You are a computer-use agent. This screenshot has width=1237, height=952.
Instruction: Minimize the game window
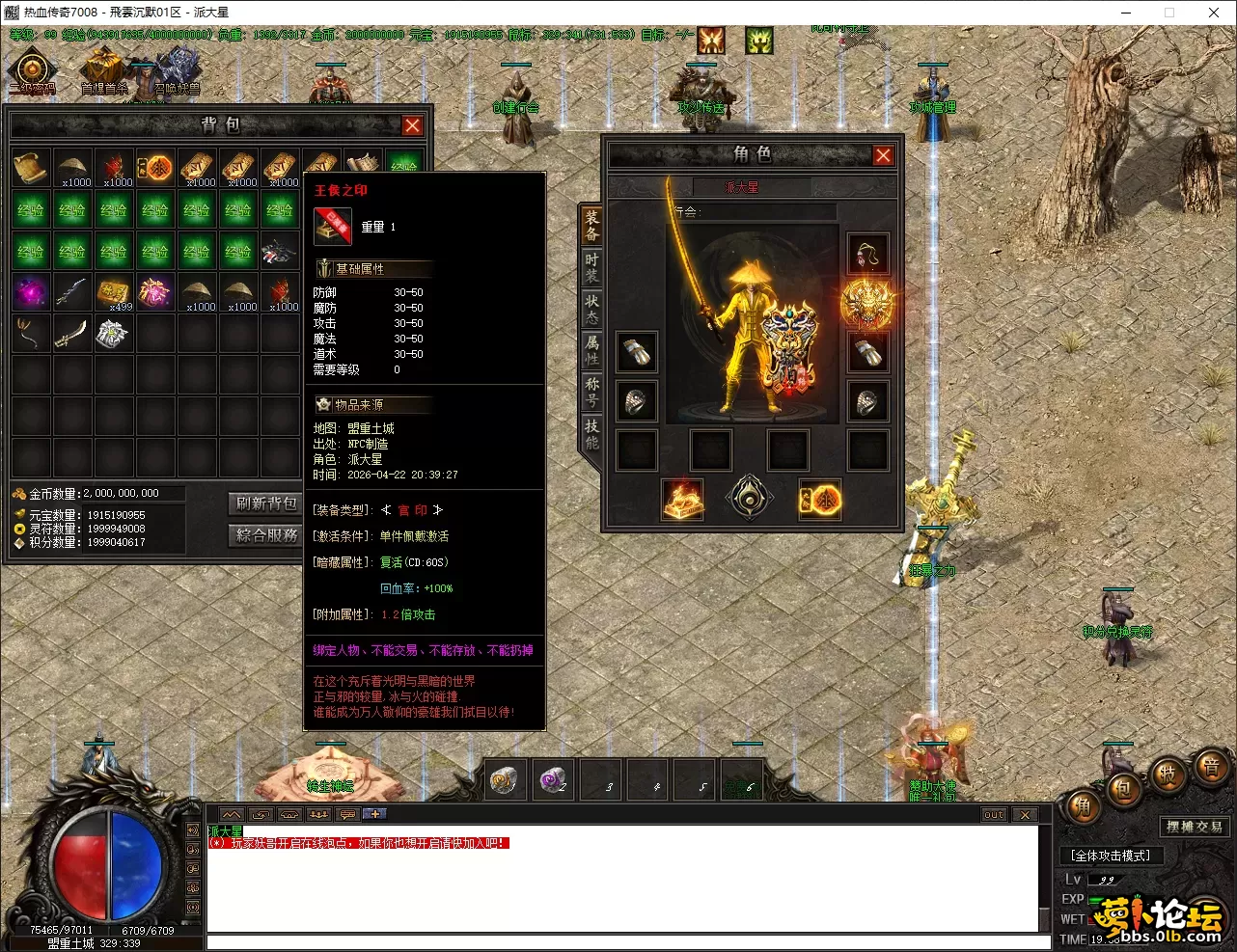point(1126,13)
